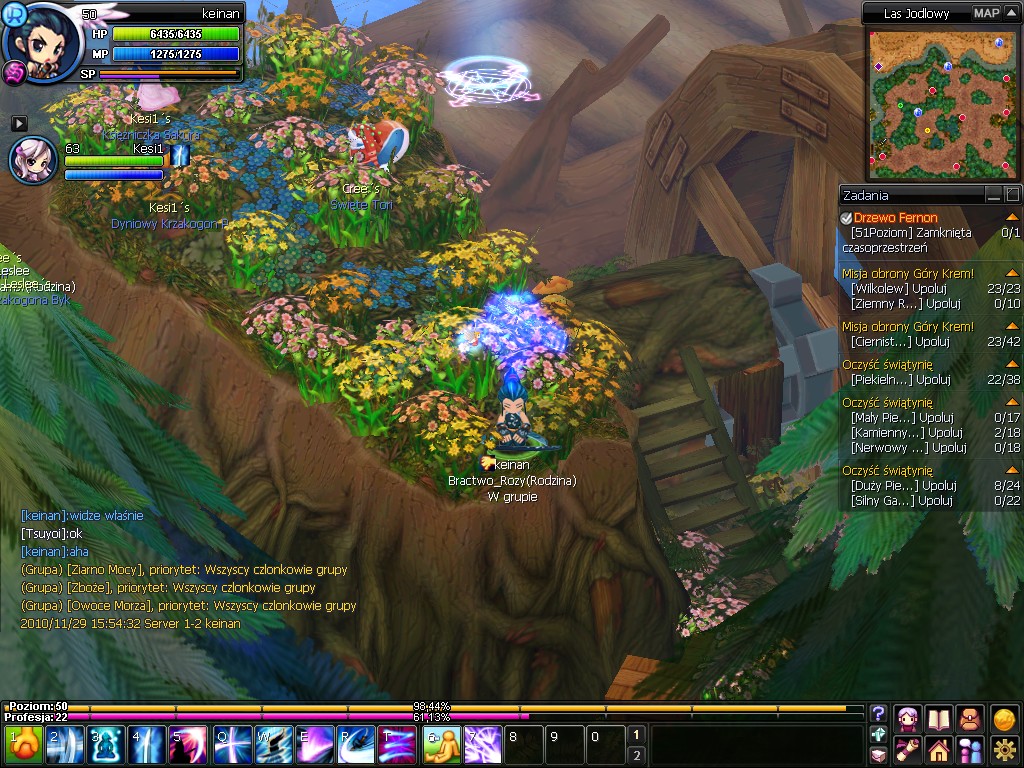The height and width of the screenshot is (768, 1024).
Task: Toggle the party panel arrow button
Action: [19, 123]
